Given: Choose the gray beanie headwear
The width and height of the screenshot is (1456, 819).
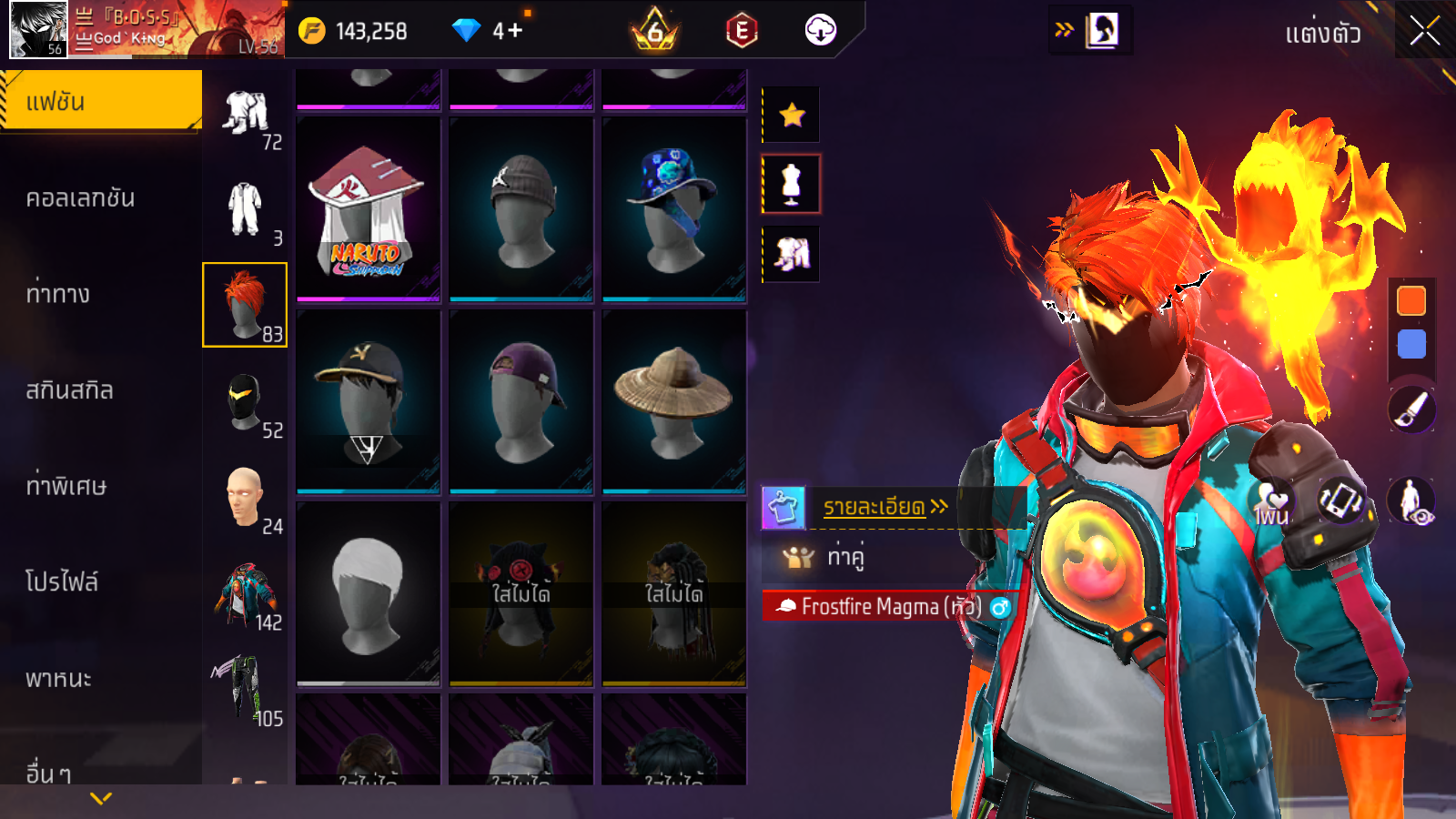Looking at the screenshot, I should (521, 209).
